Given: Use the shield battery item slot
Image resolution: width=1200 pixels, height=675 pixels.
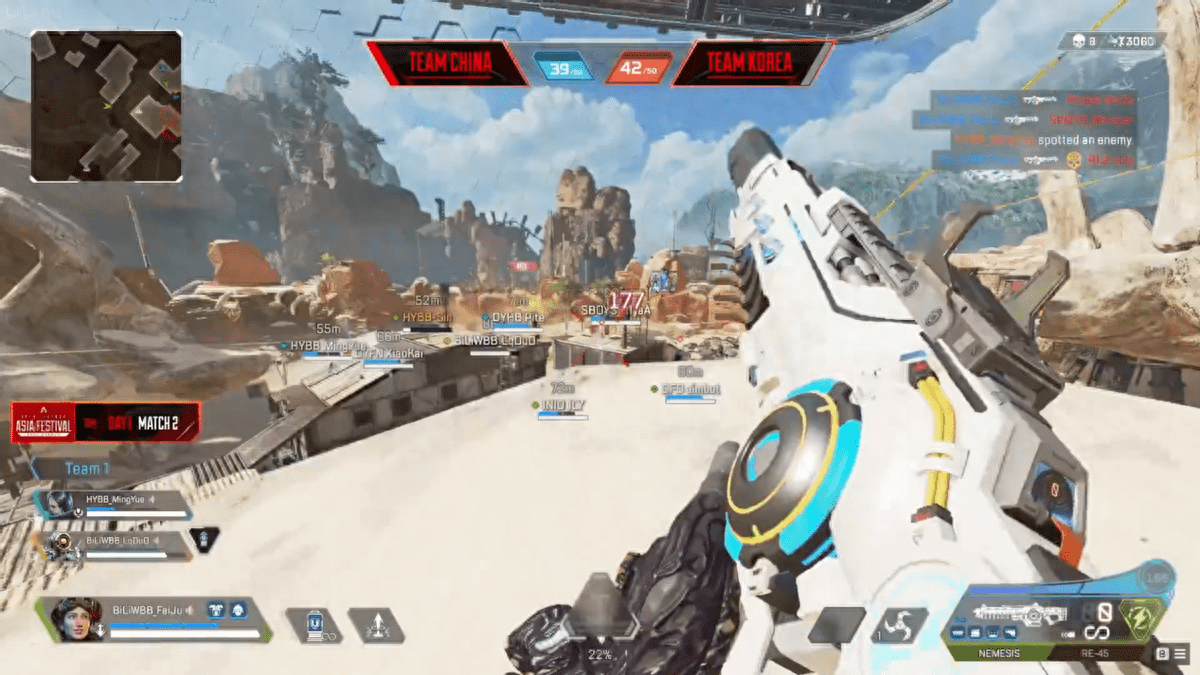Looking at the screenshot, I should tap(313, 625).
